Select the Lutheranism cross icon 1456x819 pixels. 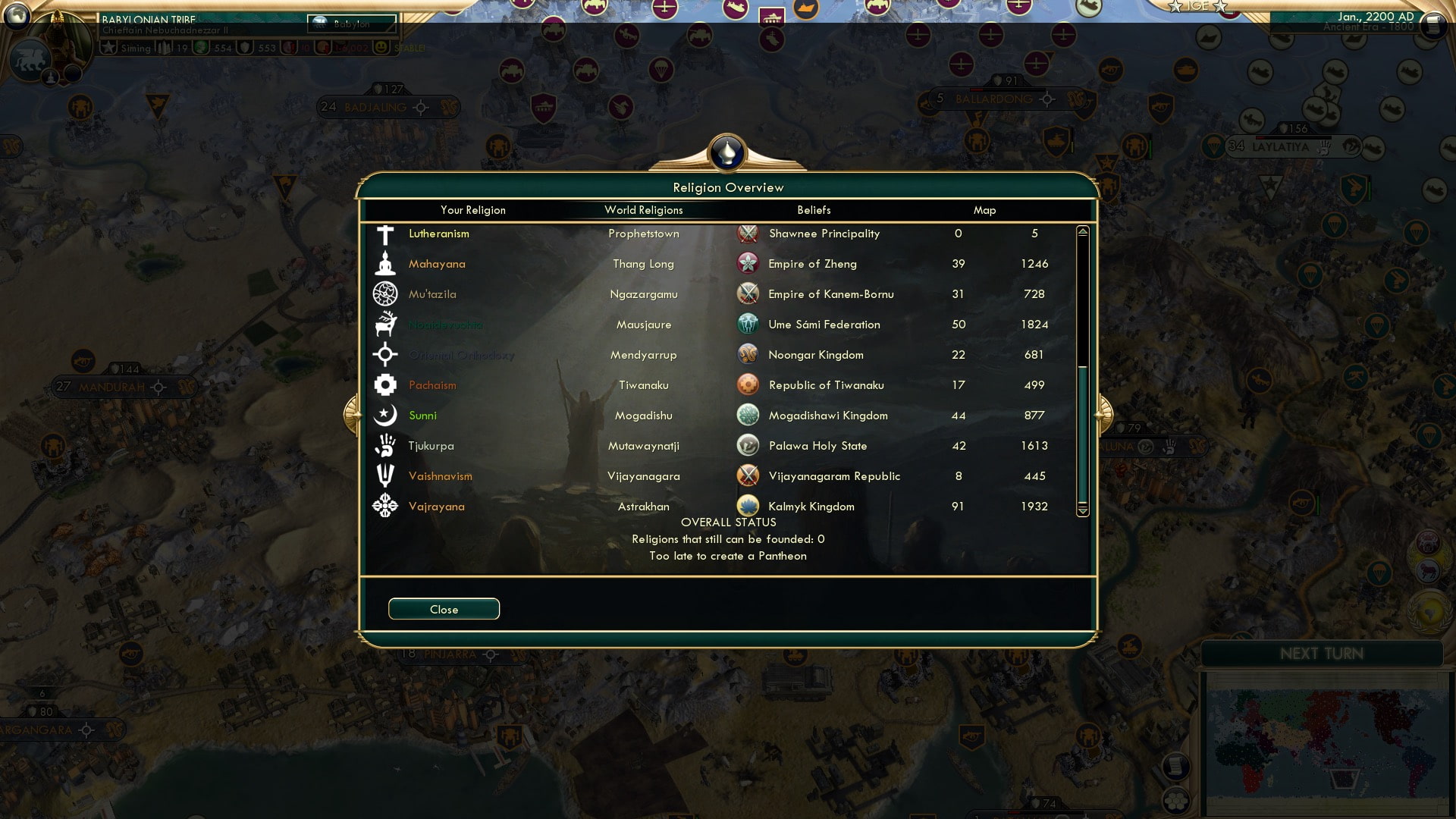[386, 233]
